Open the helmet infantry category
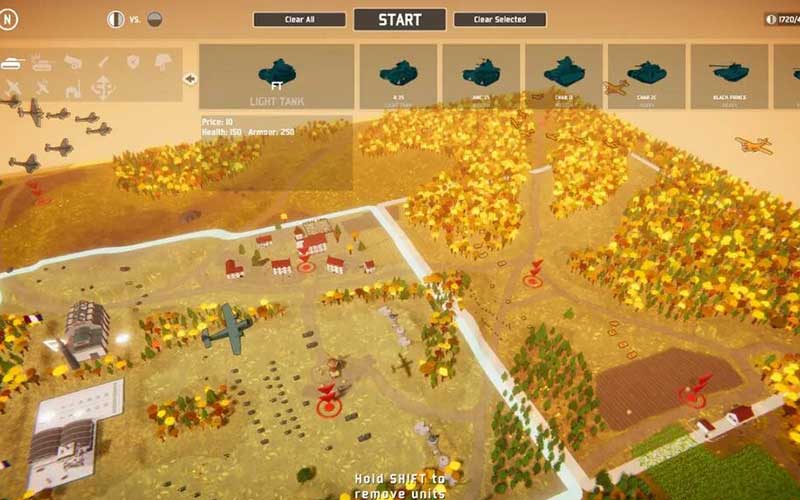800x500 pixels. tap(162, 62)
